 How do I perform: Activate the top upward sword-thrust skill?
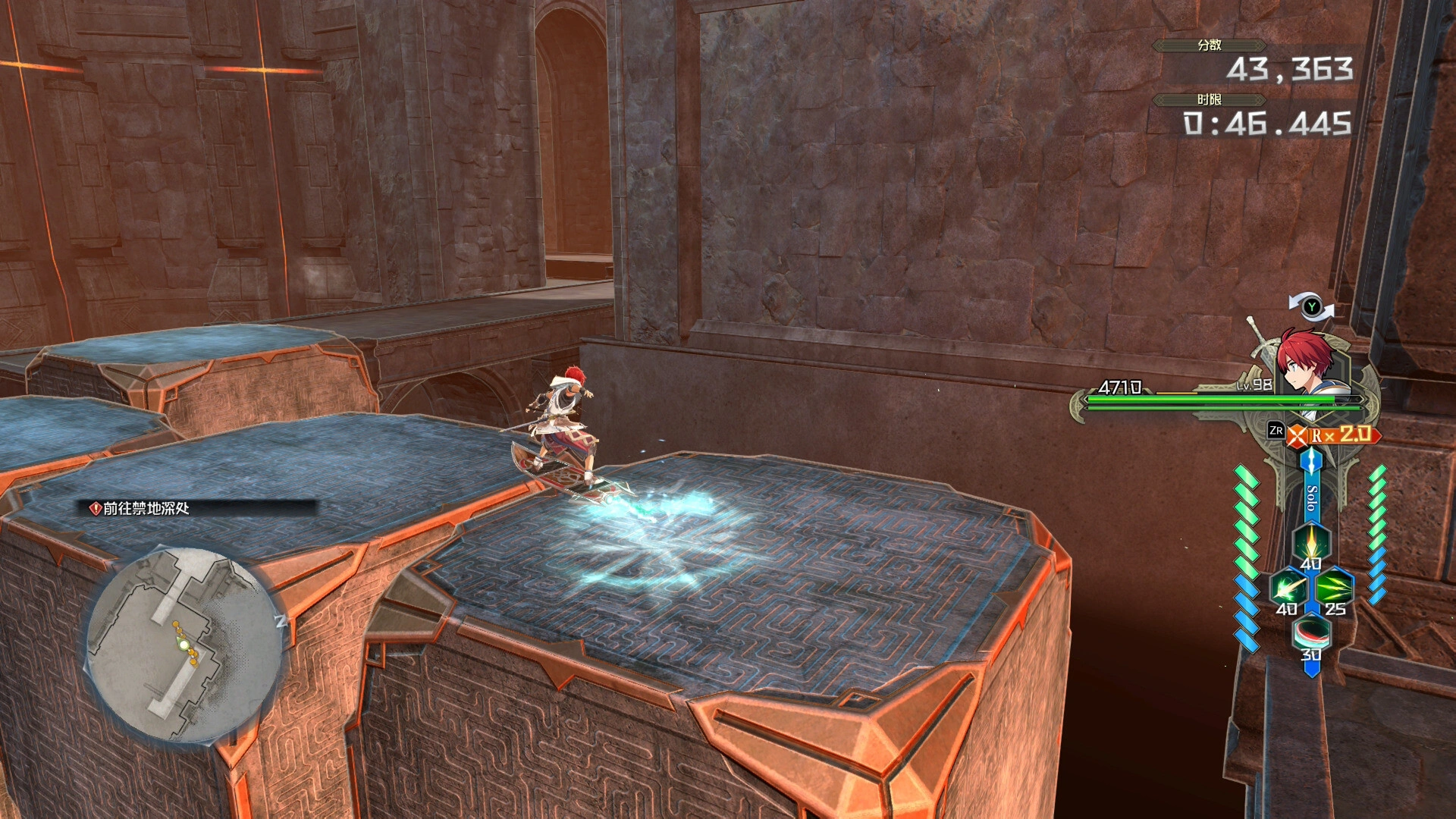pos(1311,541)
